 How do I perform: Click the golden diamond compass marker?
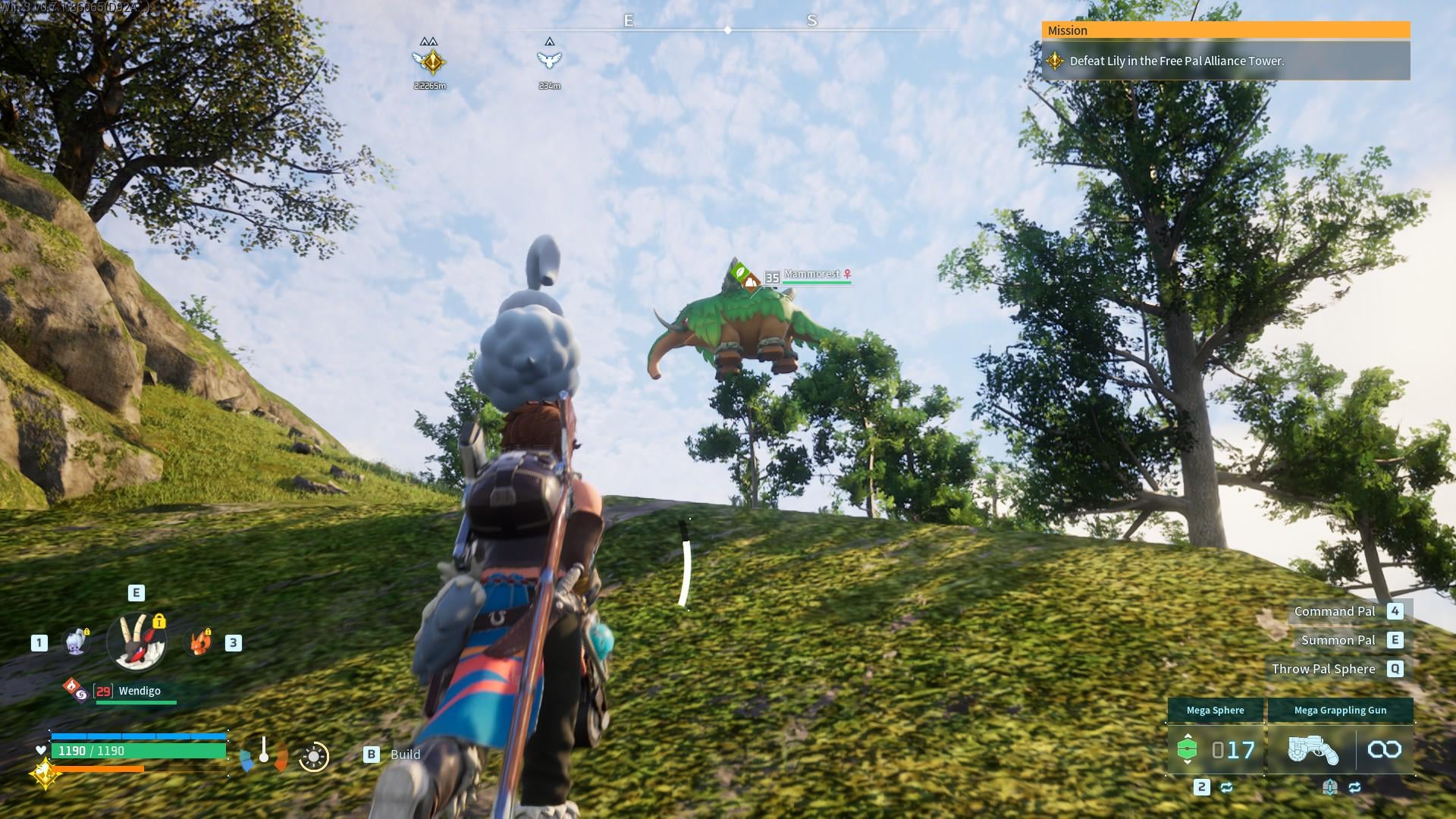(430, 61)
